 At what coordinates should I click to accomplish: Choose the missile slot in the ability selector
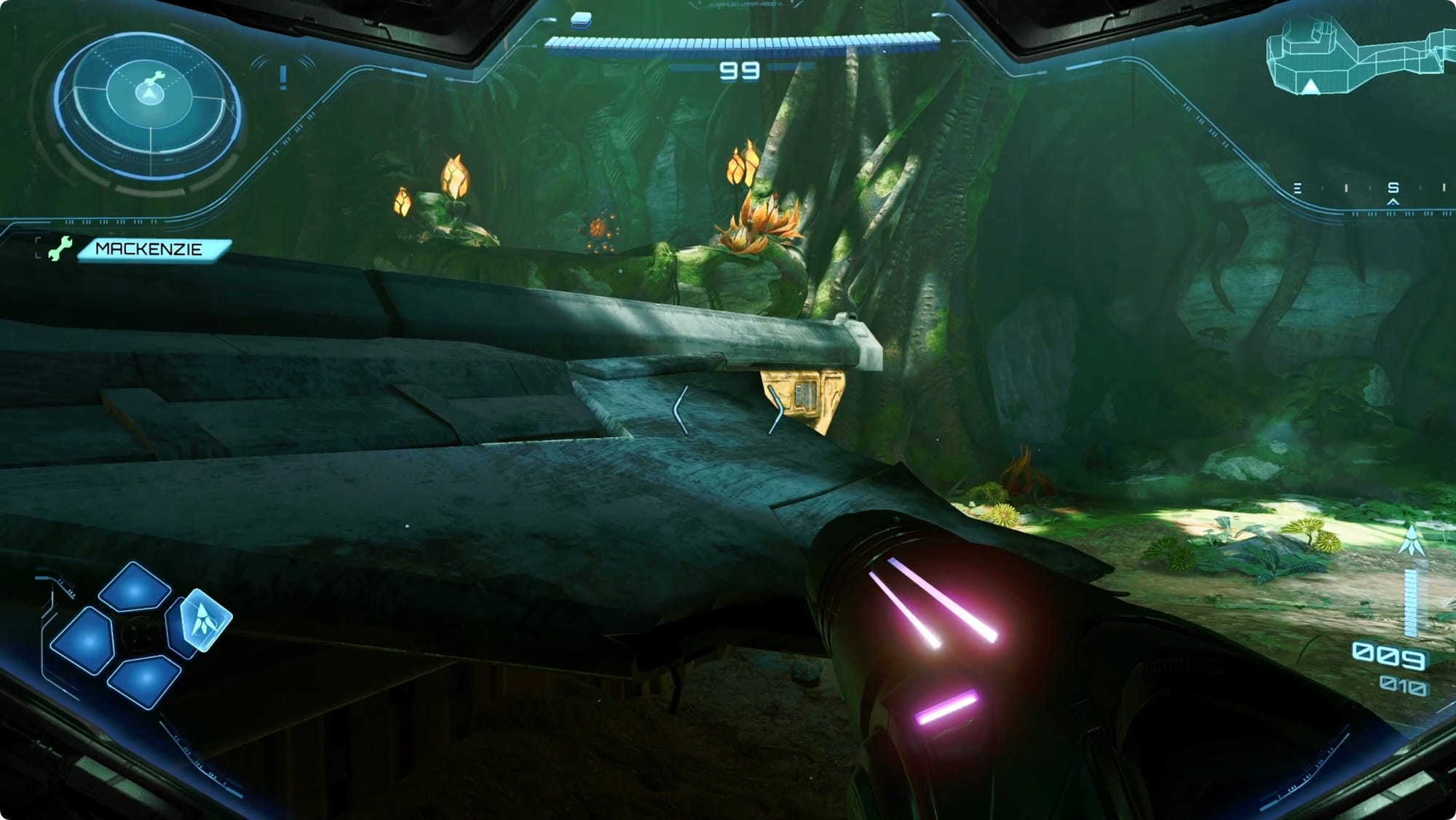point(205,619)
